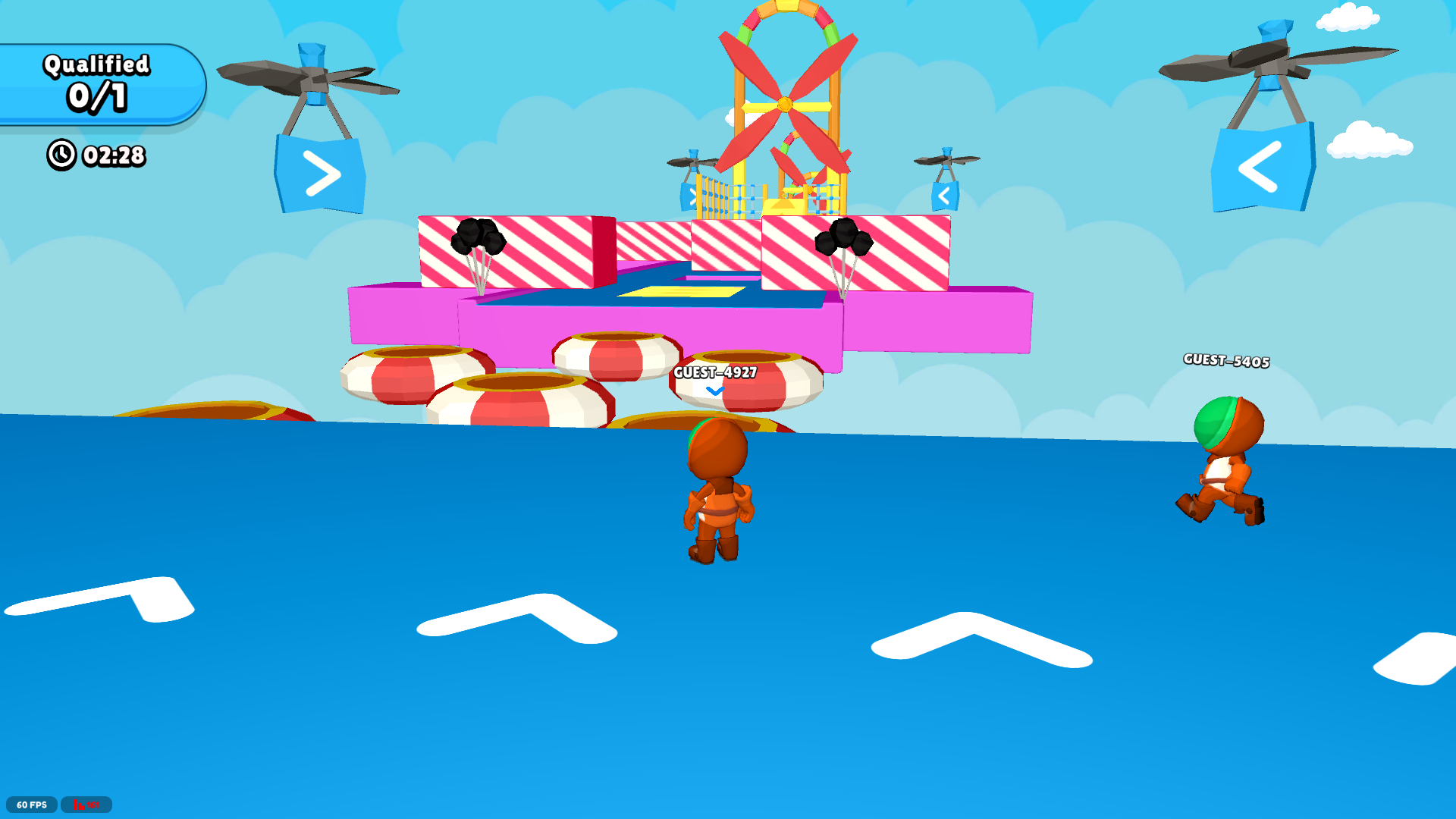This screenshot has width=1456, height=819.
Task: Select the left drone's right-arrow banner
Action: [319, 172]
